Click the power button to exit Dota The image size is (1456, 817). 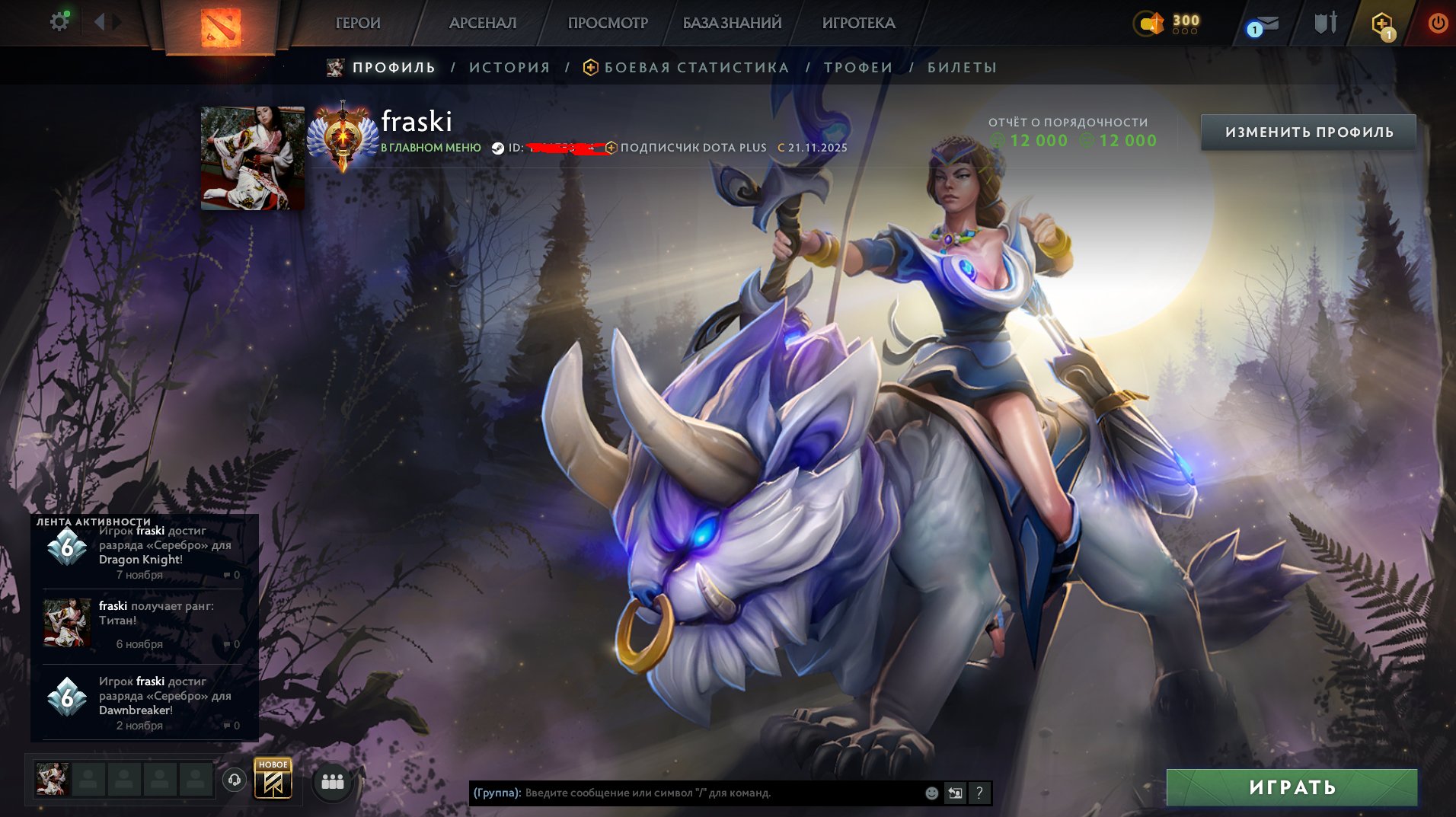click(1438, 23)
